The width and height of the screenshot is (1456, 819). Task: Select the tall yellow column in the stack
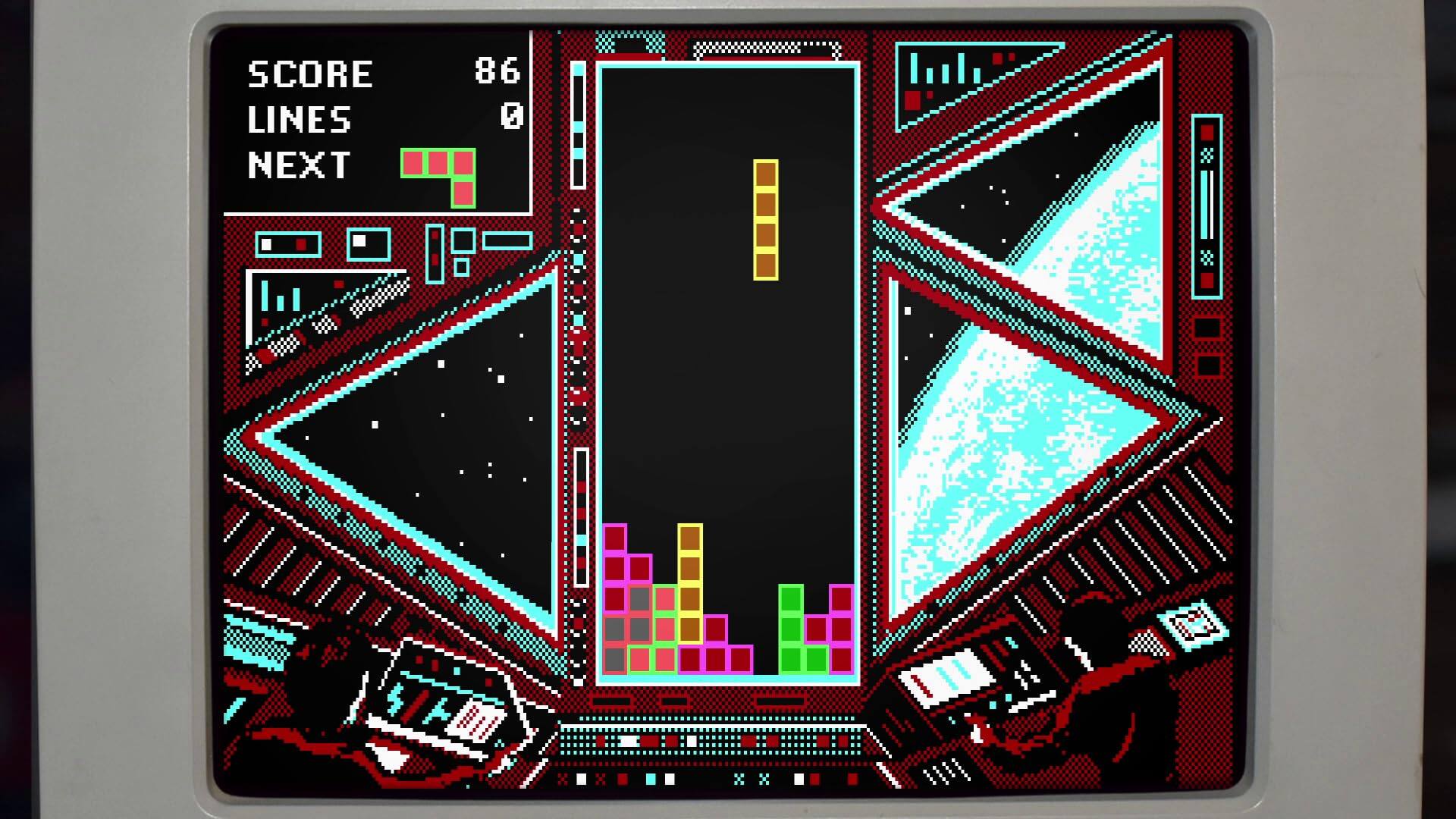coord(692,584)
